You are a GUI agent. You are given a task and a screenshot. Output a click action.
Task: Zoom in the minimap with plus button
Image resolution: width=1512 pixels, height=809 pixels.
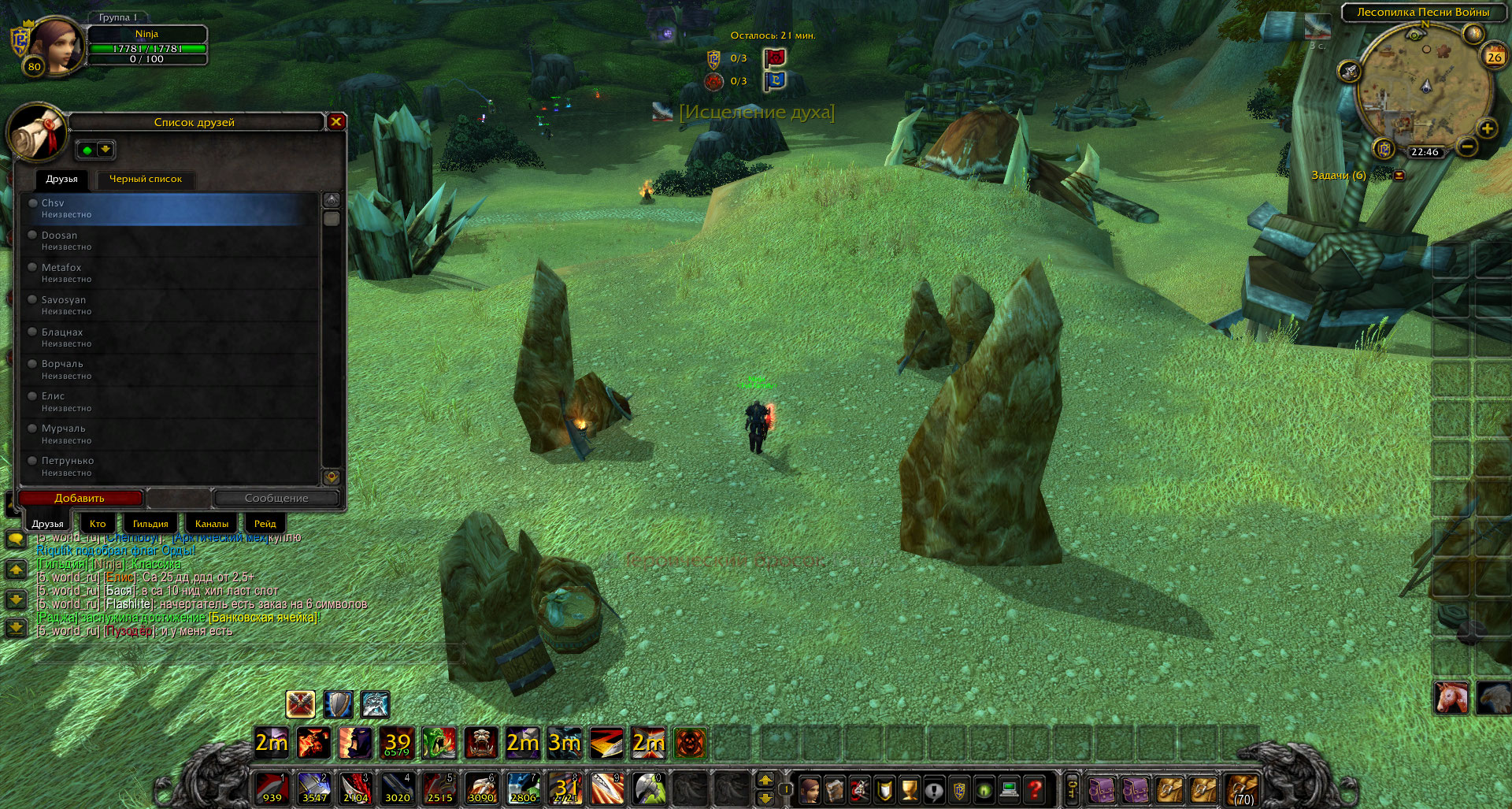[x=1487, y=128]
